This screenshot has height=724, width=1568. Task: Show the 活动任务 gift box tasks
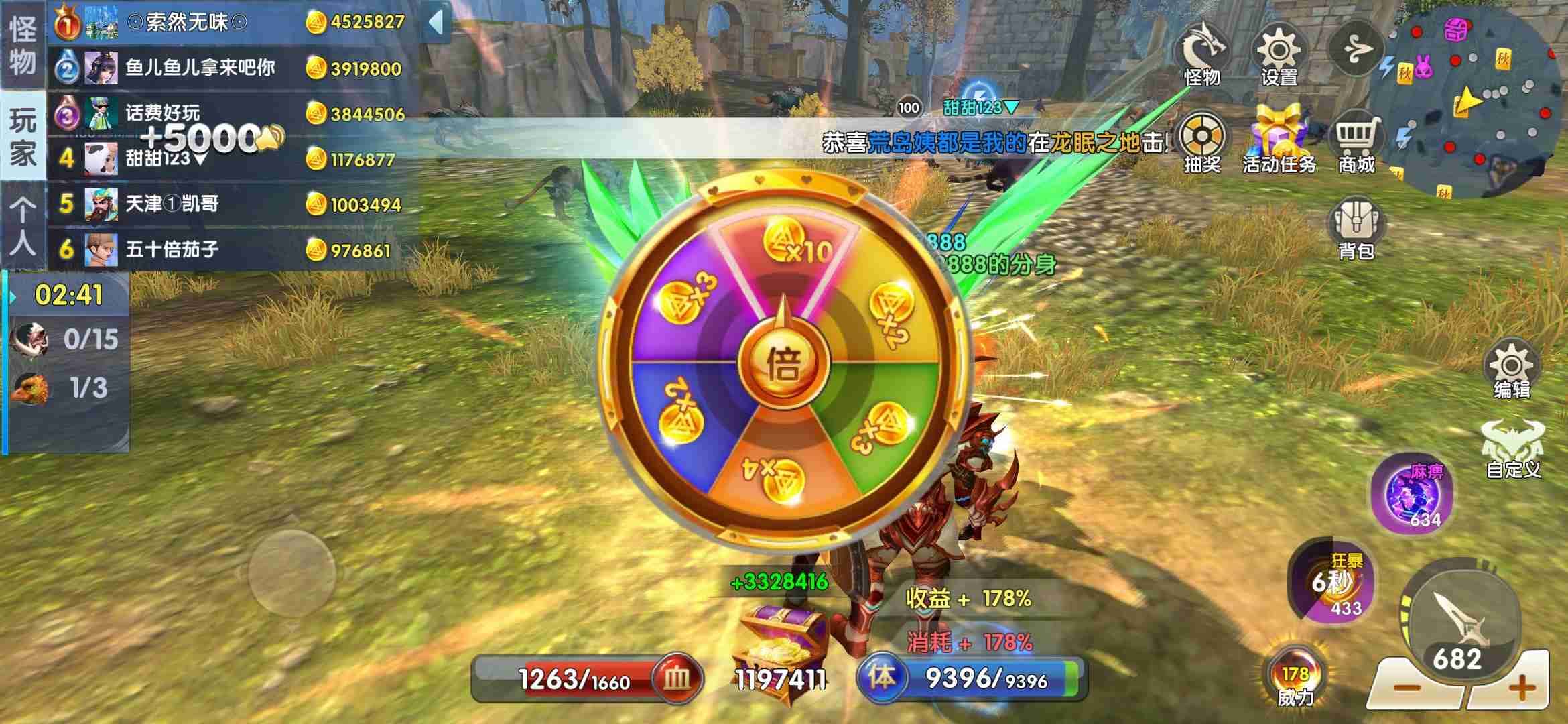click(1279, 142)
